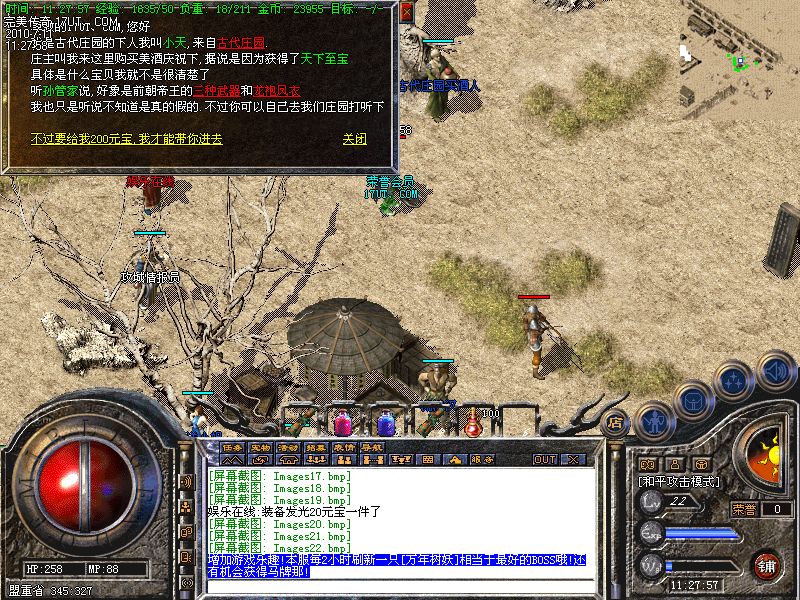800x600 pixels.
Task: Open the skills sparkle round button
Action: click(x=734, y=380)
